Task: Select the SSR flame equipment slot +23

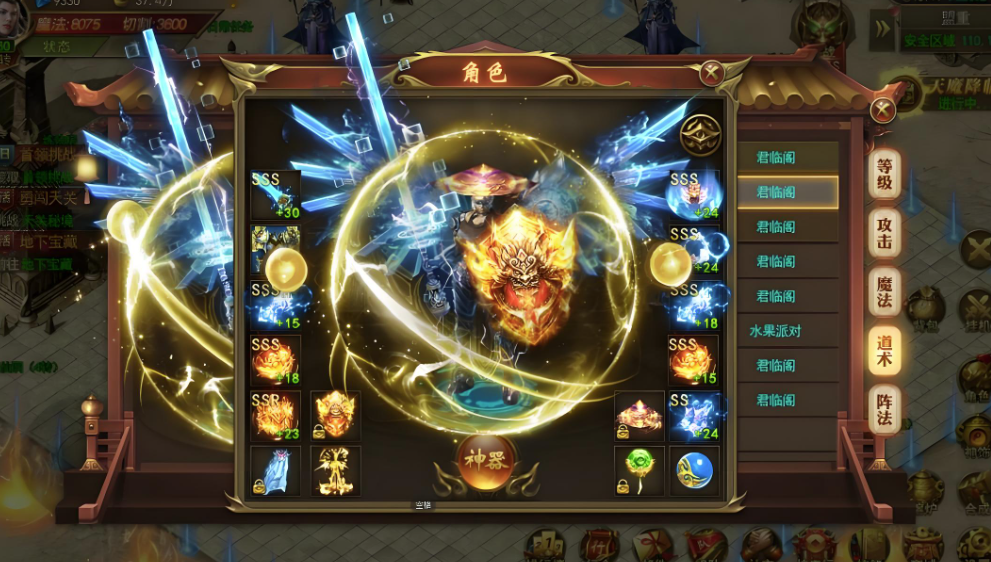Action: pyautogui.click(x=275, y=416)
